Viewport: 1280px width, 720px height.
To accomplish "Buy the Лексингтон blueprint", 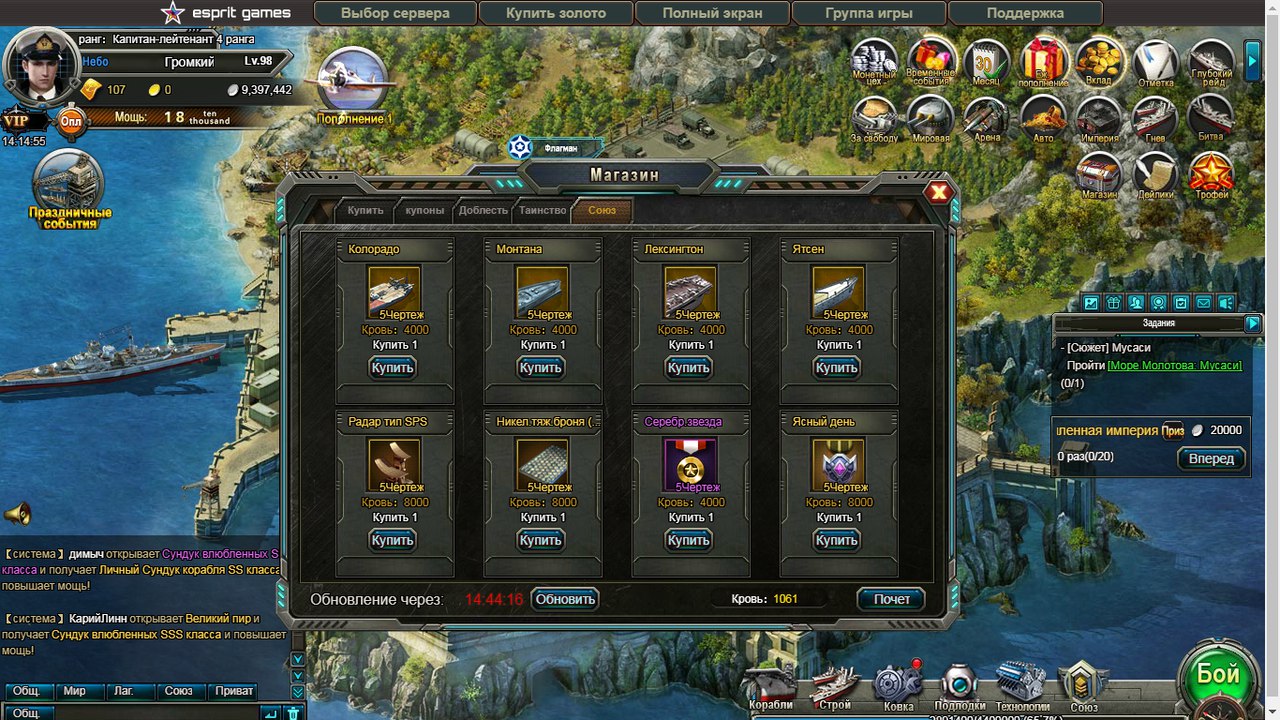I will click(688, 368).
